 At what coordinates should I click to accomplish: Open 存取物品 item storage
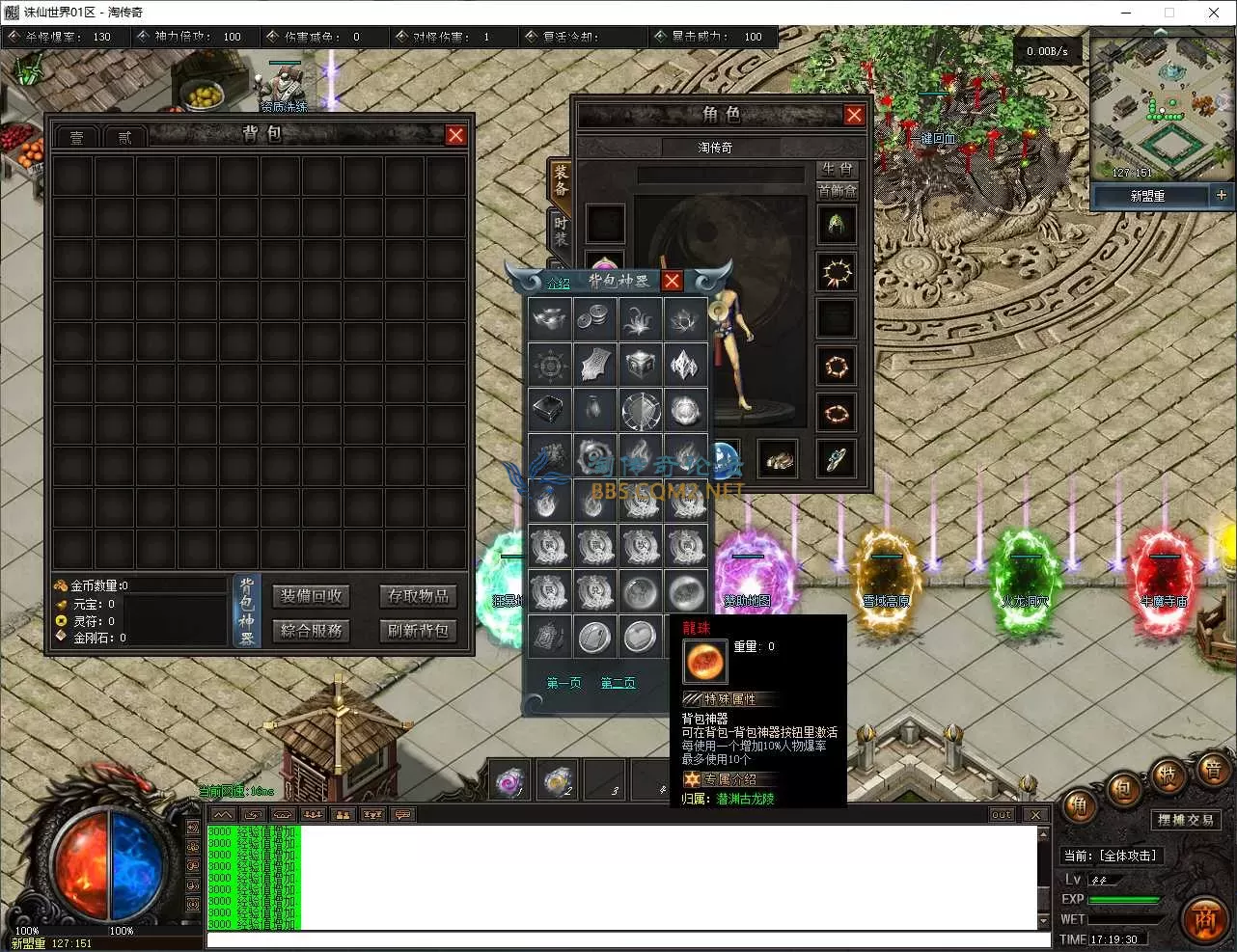418,596
